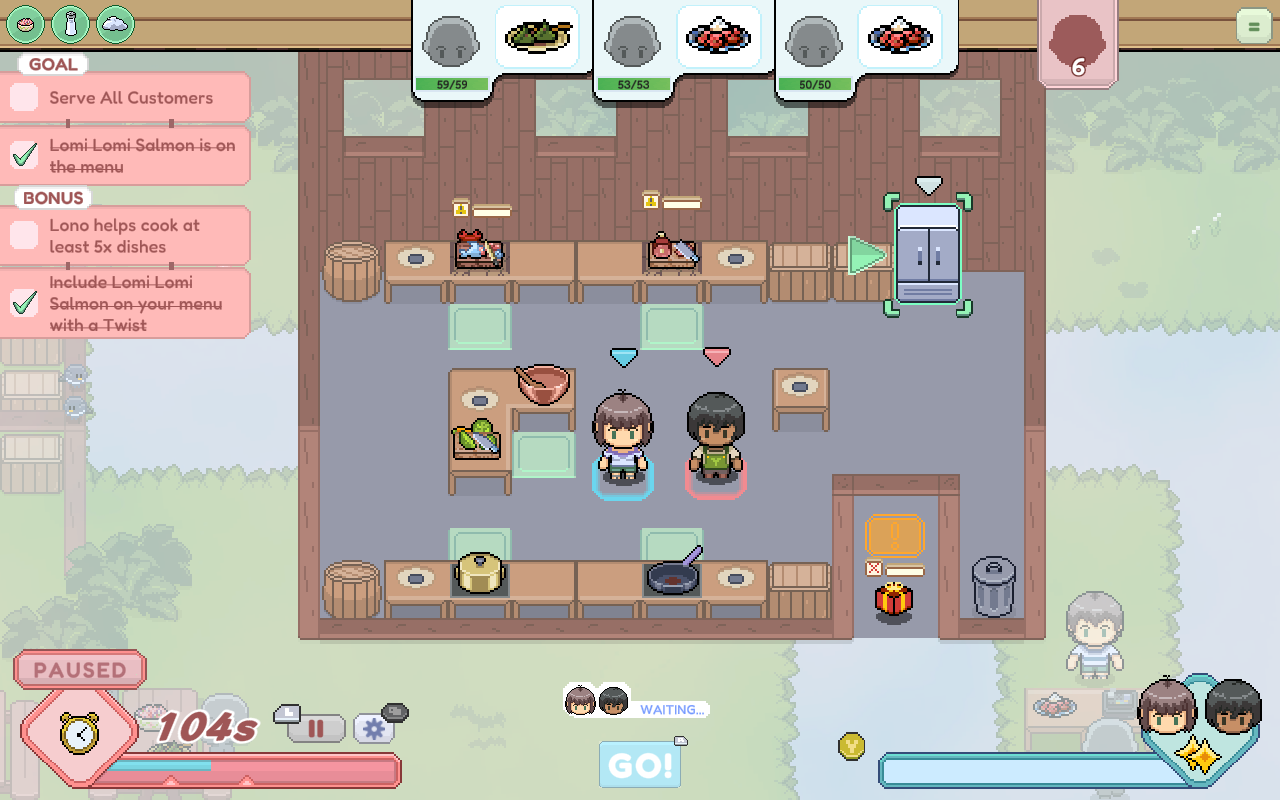
Task: Toggle the pause button beside the timer
Action: pyautogui.click(x=316, y=728)
